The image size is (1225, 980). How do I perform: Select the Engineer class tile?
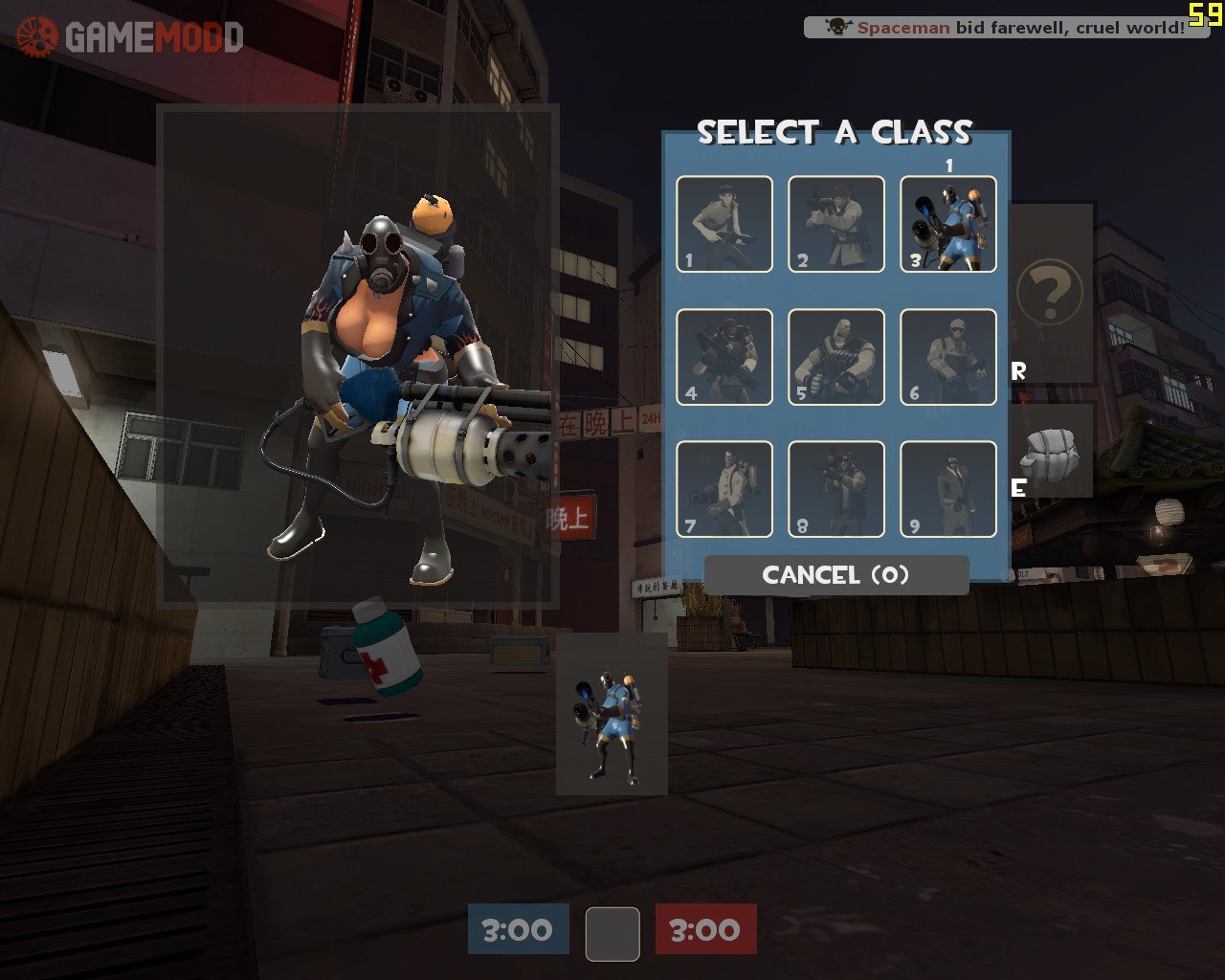[948, 357]
